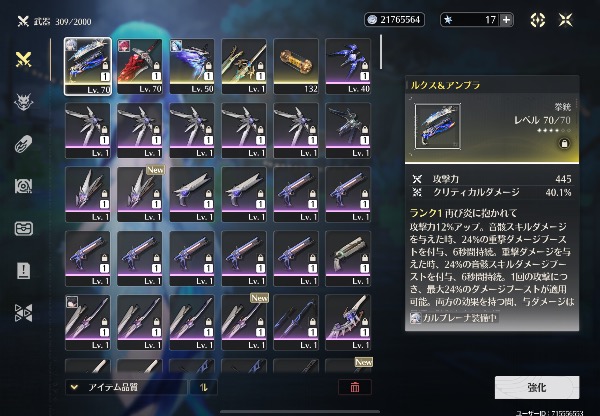Select the Lv. 70 Lux & Umbra gauntlets slot
600x416 pixels.
[x=90, y=64]
